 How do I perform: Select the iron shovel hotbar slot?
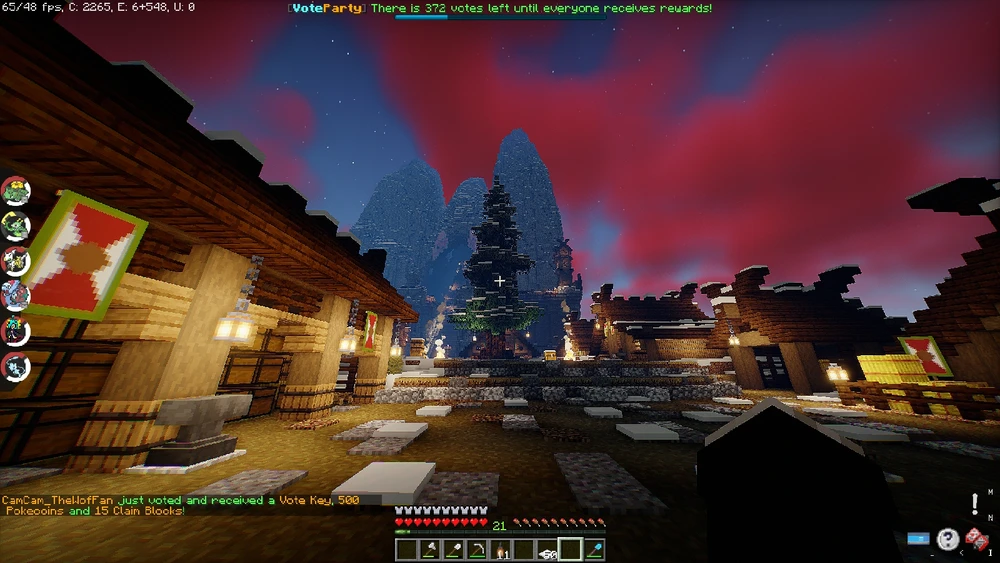coord(452,549)
